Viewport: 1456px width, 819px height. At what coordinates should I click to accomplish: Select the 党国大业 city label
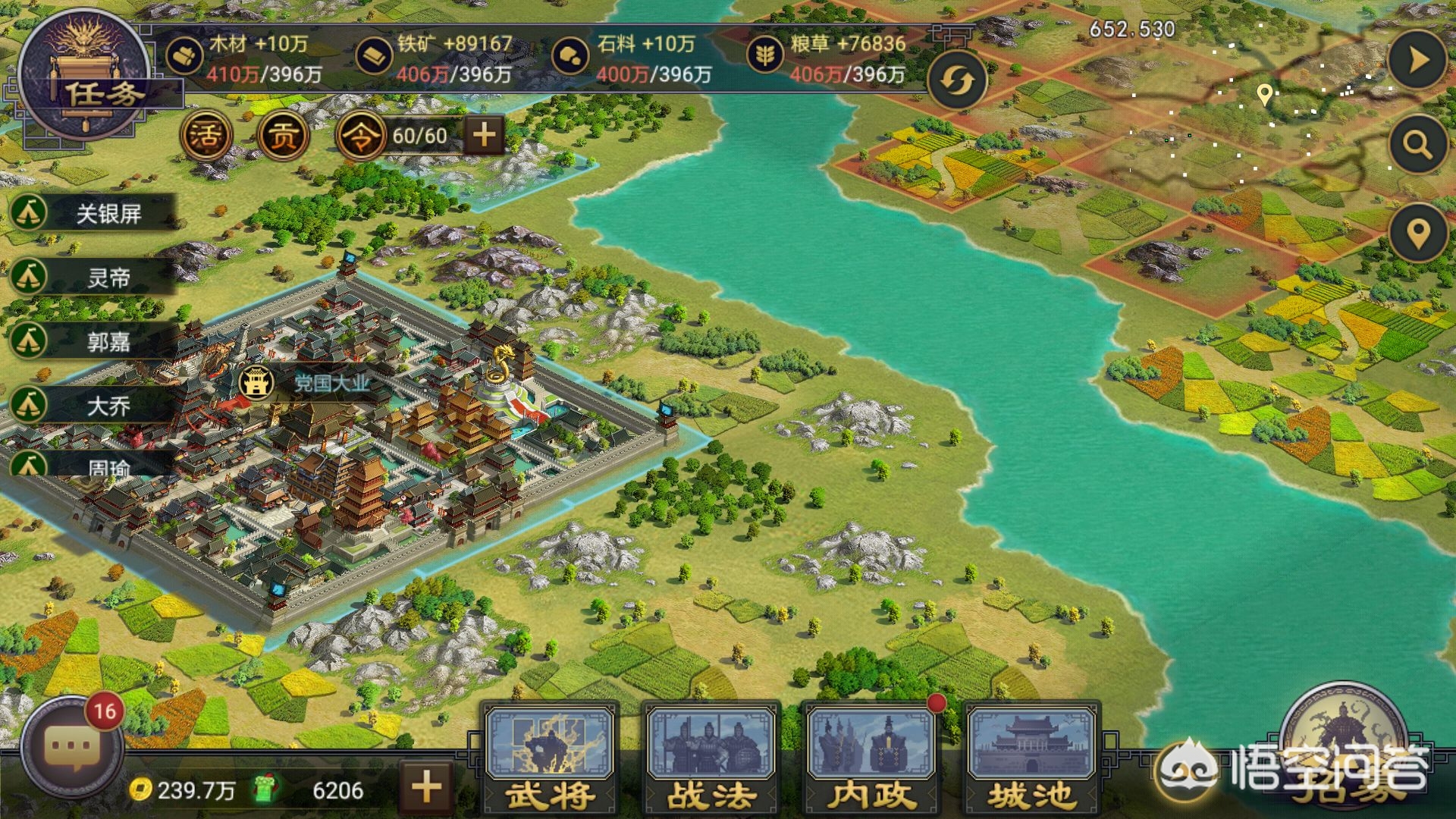(x=311, y=383)
